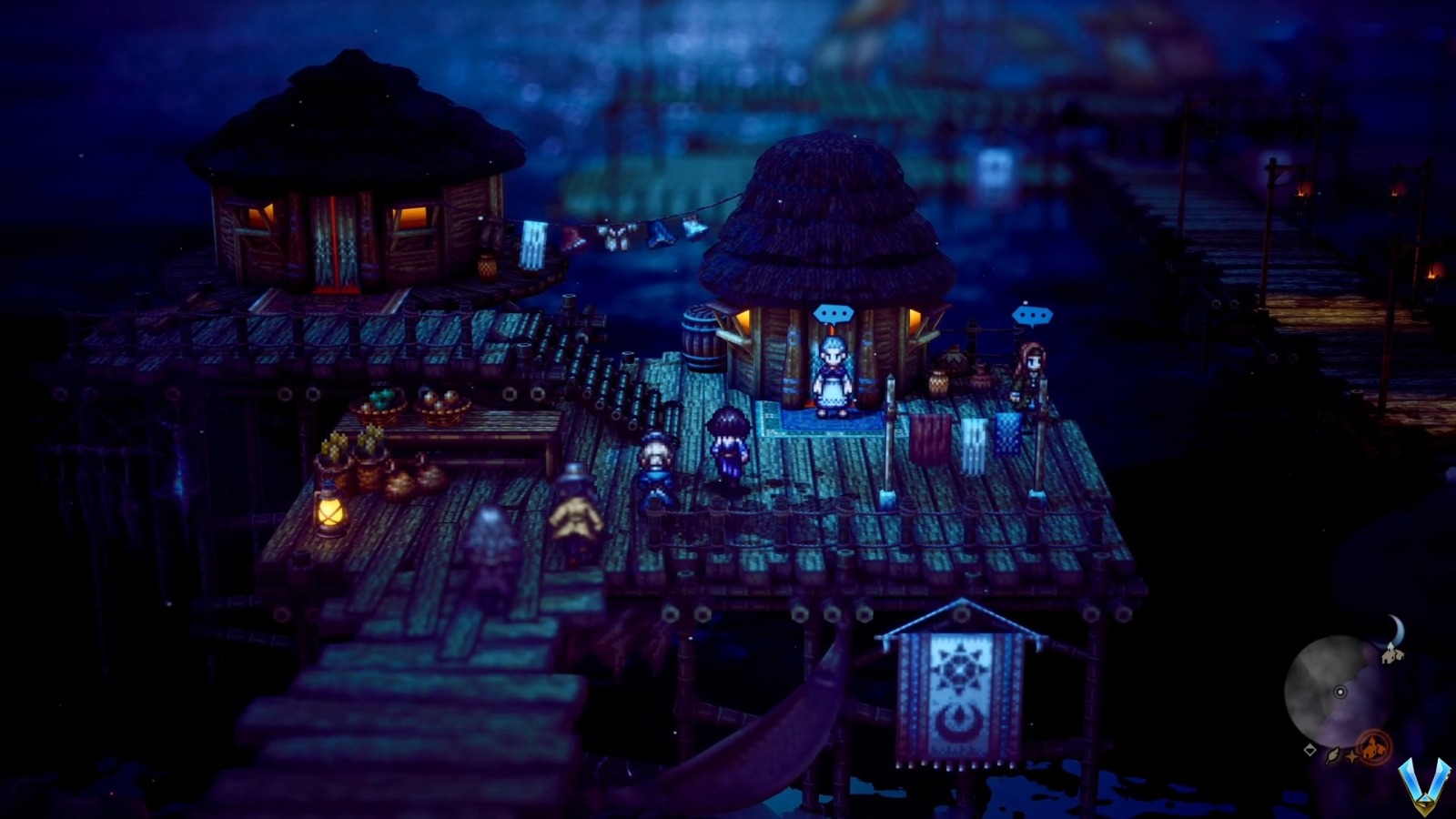
Task: Click the orange campfire marker below the minimap
Action: (x=1373, y=747)
